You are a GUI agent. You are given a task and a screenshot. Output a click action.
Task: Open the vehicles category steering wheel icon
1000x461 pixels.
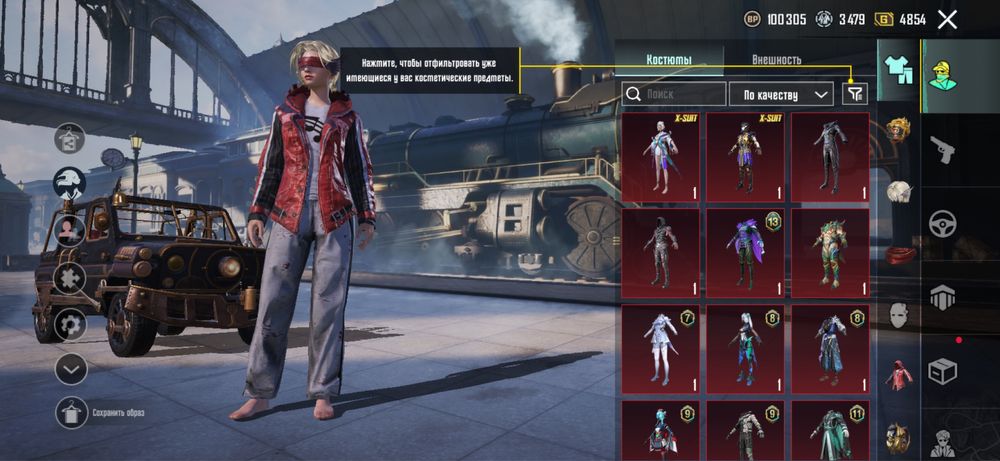coord(943,223)
